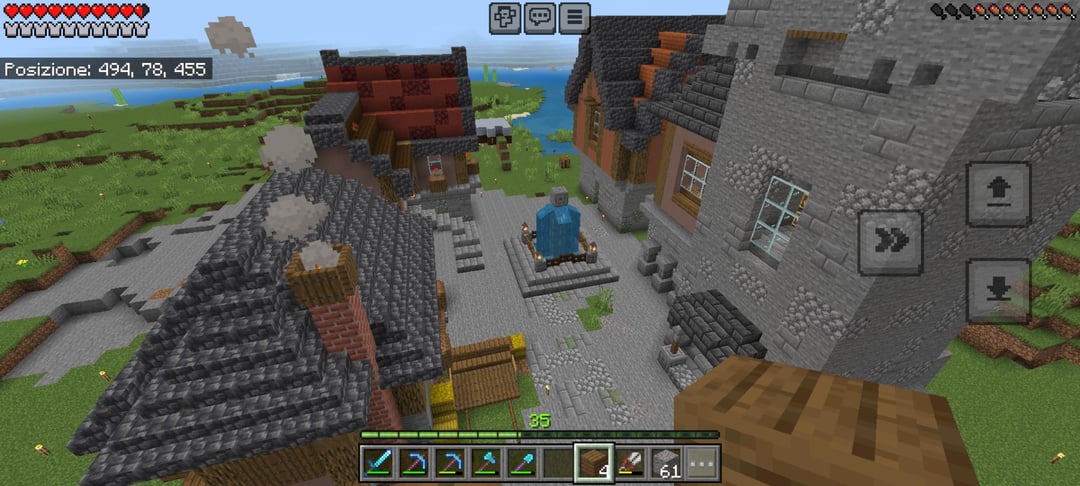Viewport: 1080px width, 486px height.
Task: Tap the sneak down-arrow button
Action: [999, 291]
